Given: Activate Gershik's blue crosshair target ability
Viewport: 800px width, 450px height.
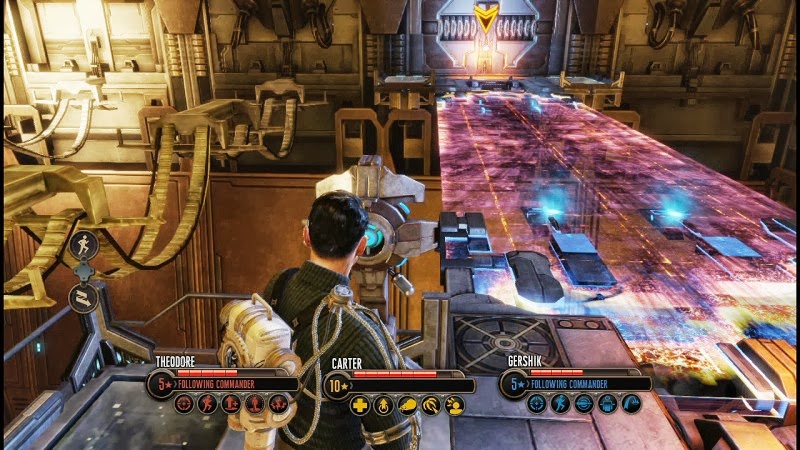Looking at the screenshot, I should click(536, 403).
